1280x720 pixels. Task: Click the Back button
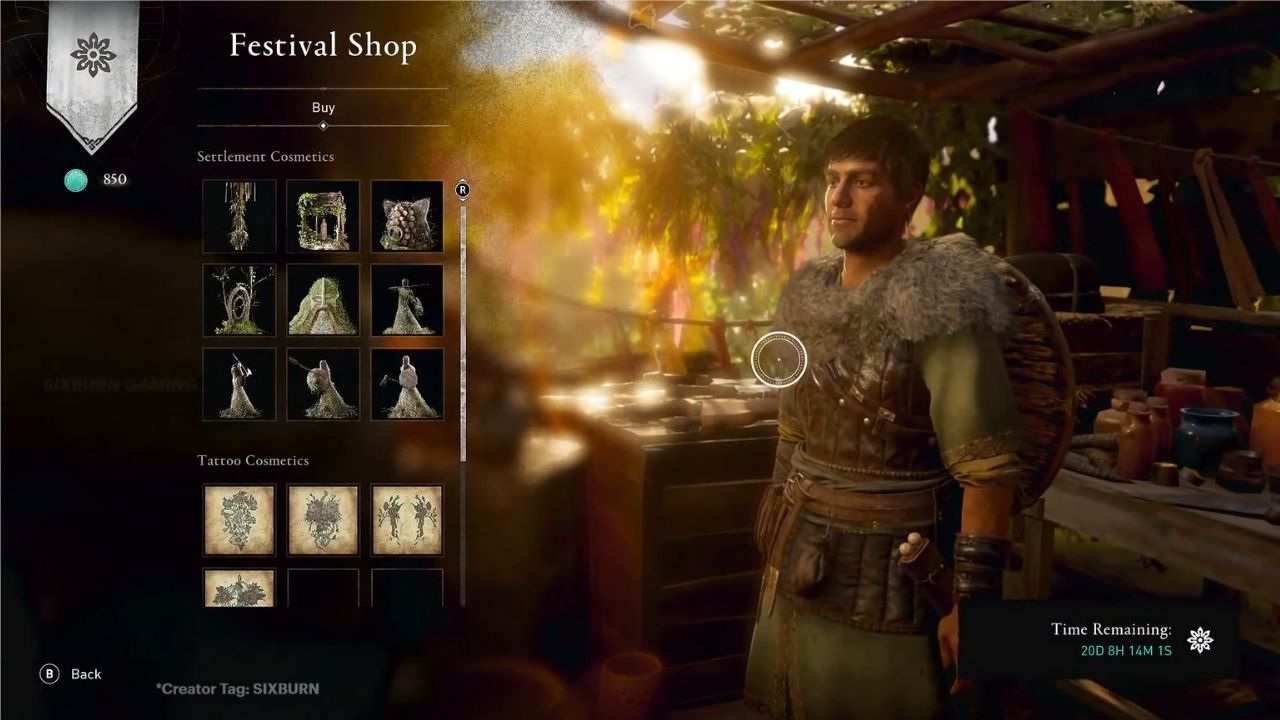[x=85, y=675]
